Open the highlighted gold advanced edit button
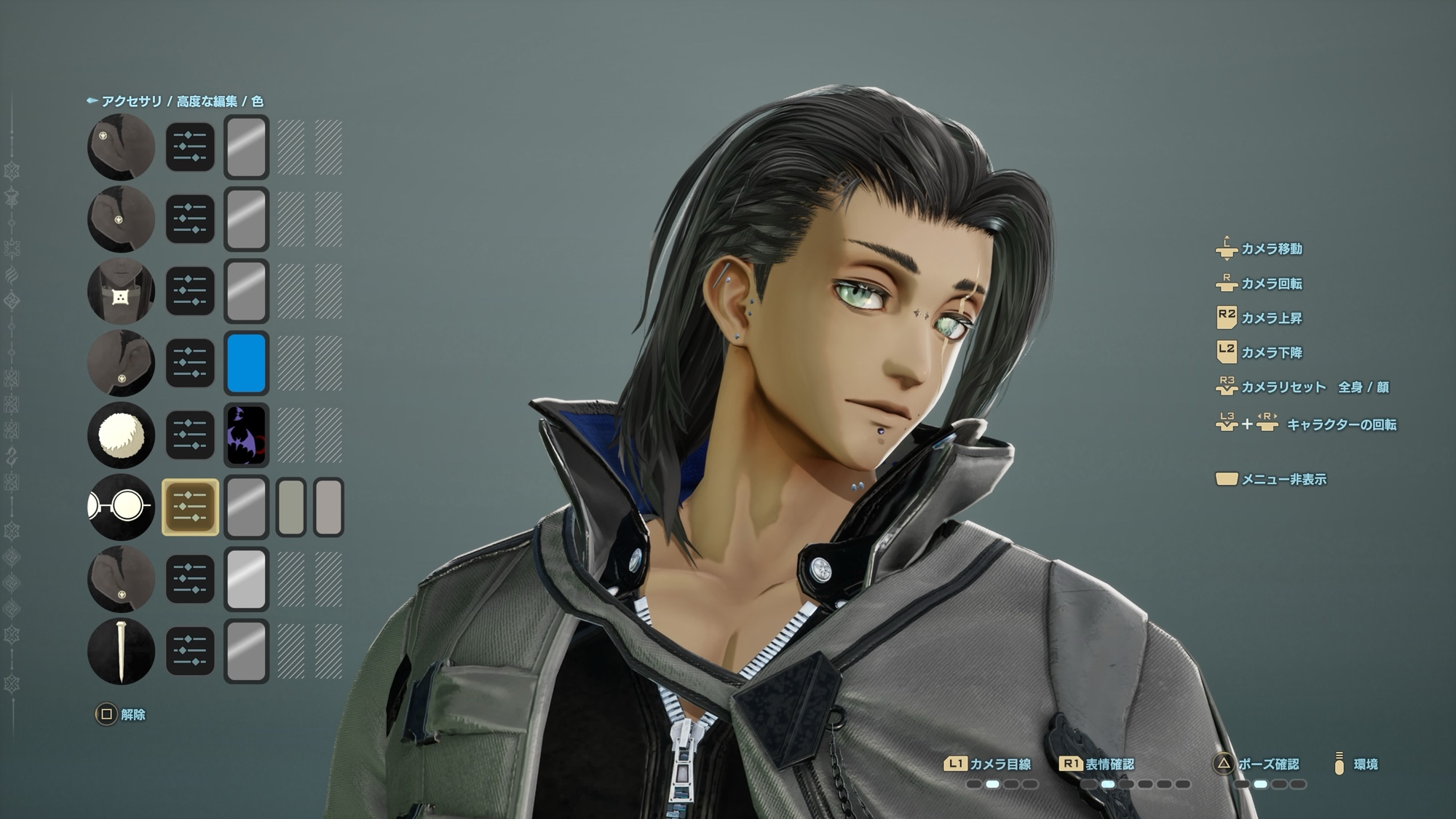1456x819 pixels. click(190, 507)
